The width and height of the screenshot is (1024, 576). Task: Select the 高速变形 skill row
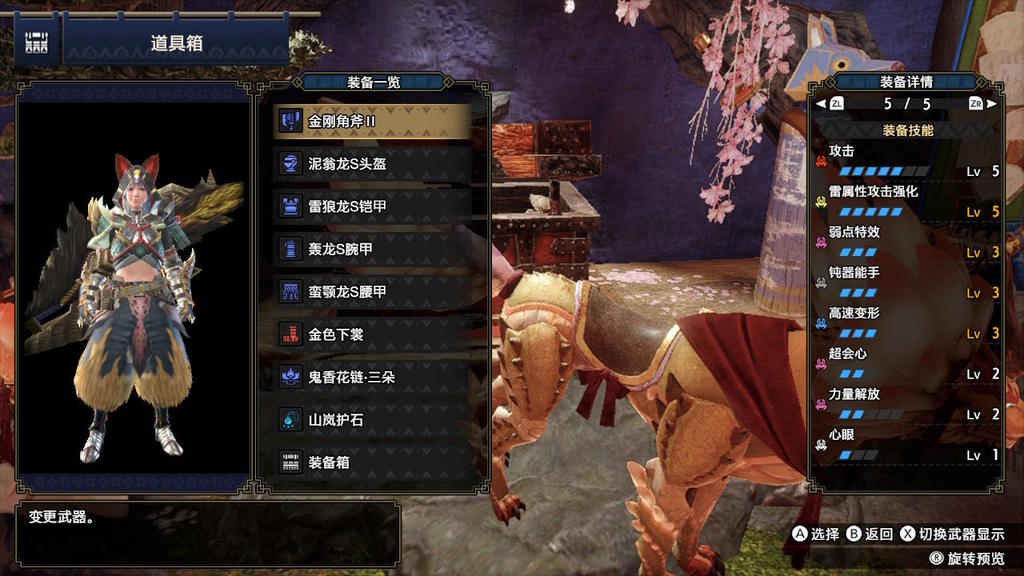pos(907,323)
